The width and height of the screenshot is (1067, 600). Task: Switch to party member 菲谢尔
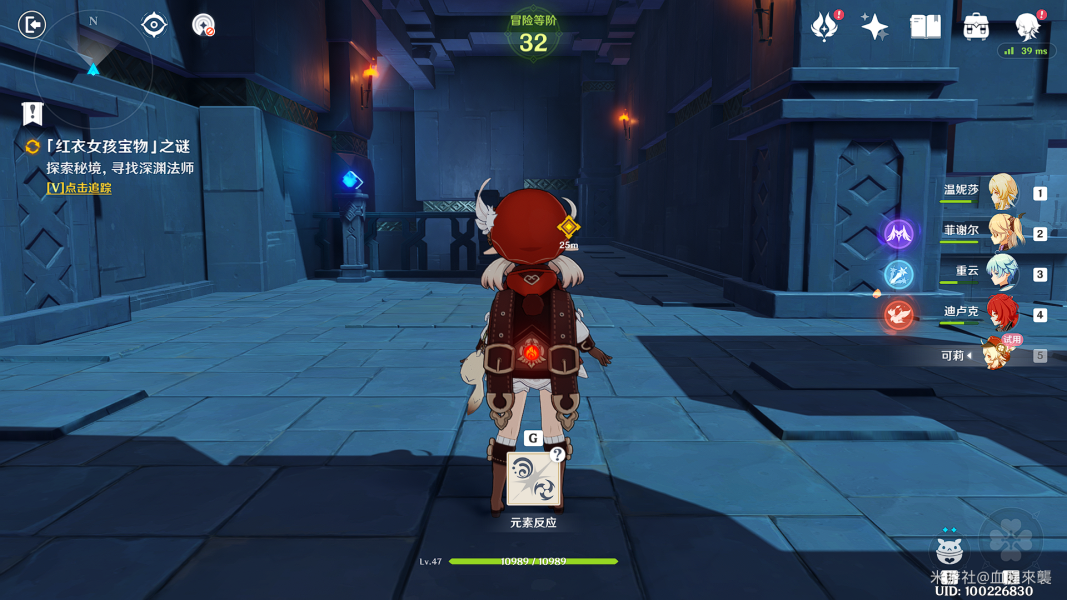[x=1000, y=232]
